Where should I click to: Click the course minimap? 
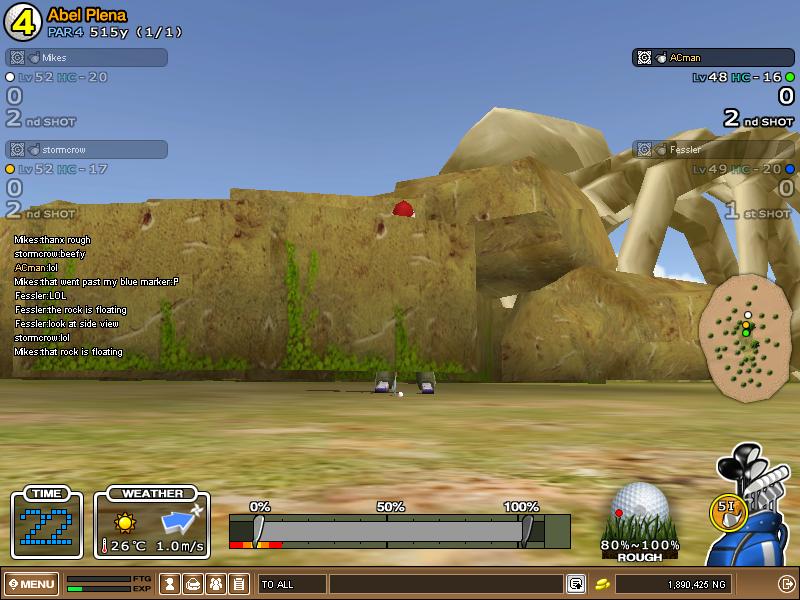pyautogui.click(x=745, y=338)
